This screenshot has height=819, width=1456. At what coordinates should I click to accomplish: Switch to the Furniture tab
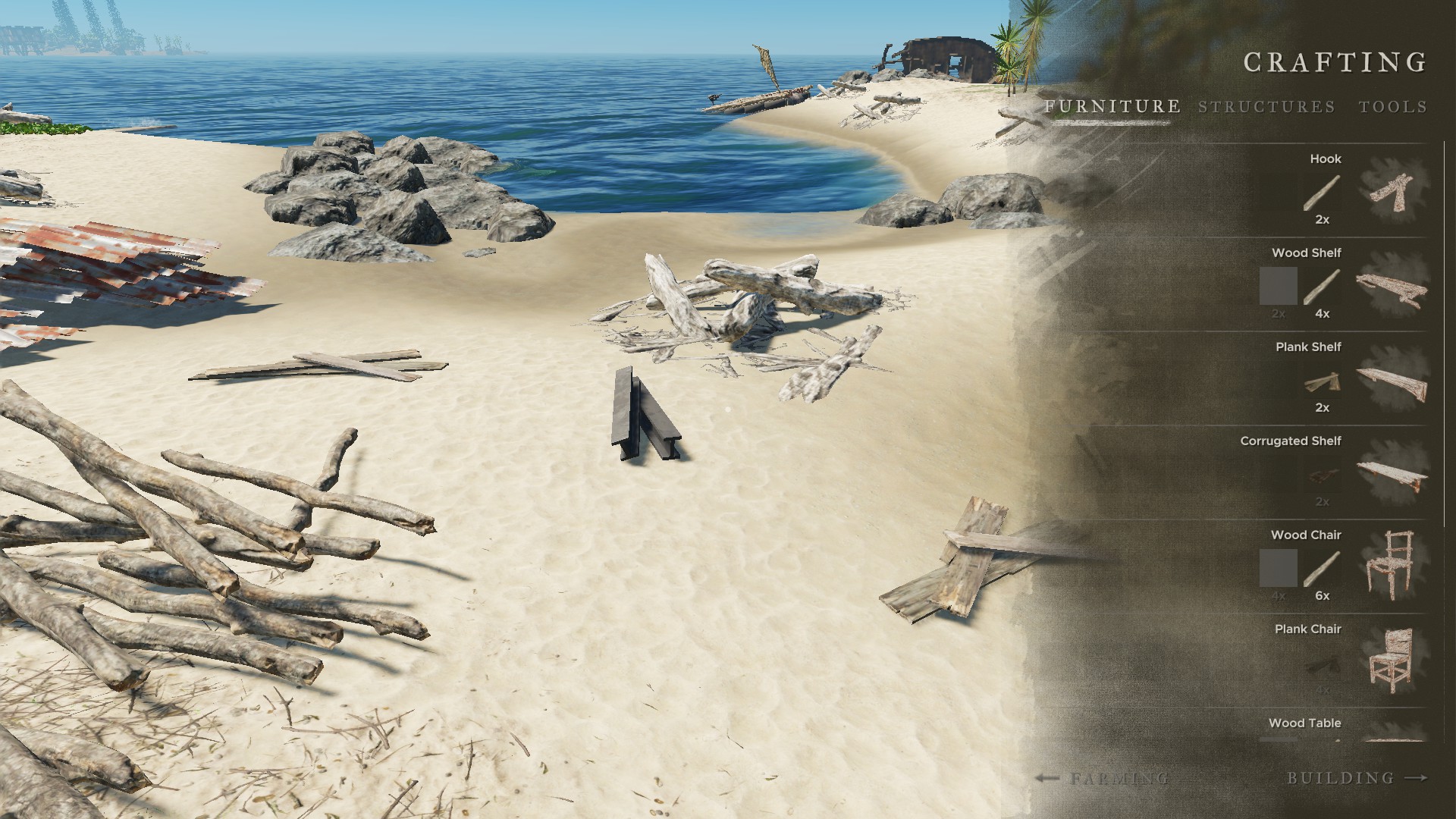pyautogui.click(x=1112, y=107)
